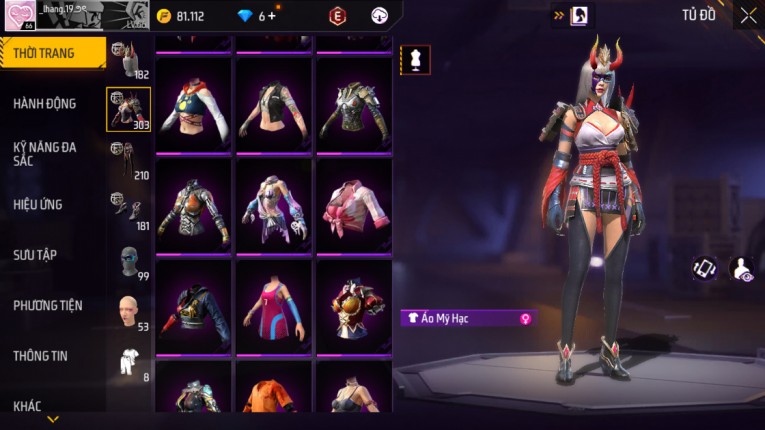Open the subcategory with 210 items
Viewport: 765px width, 430px height.
click(x=128, y=160)
